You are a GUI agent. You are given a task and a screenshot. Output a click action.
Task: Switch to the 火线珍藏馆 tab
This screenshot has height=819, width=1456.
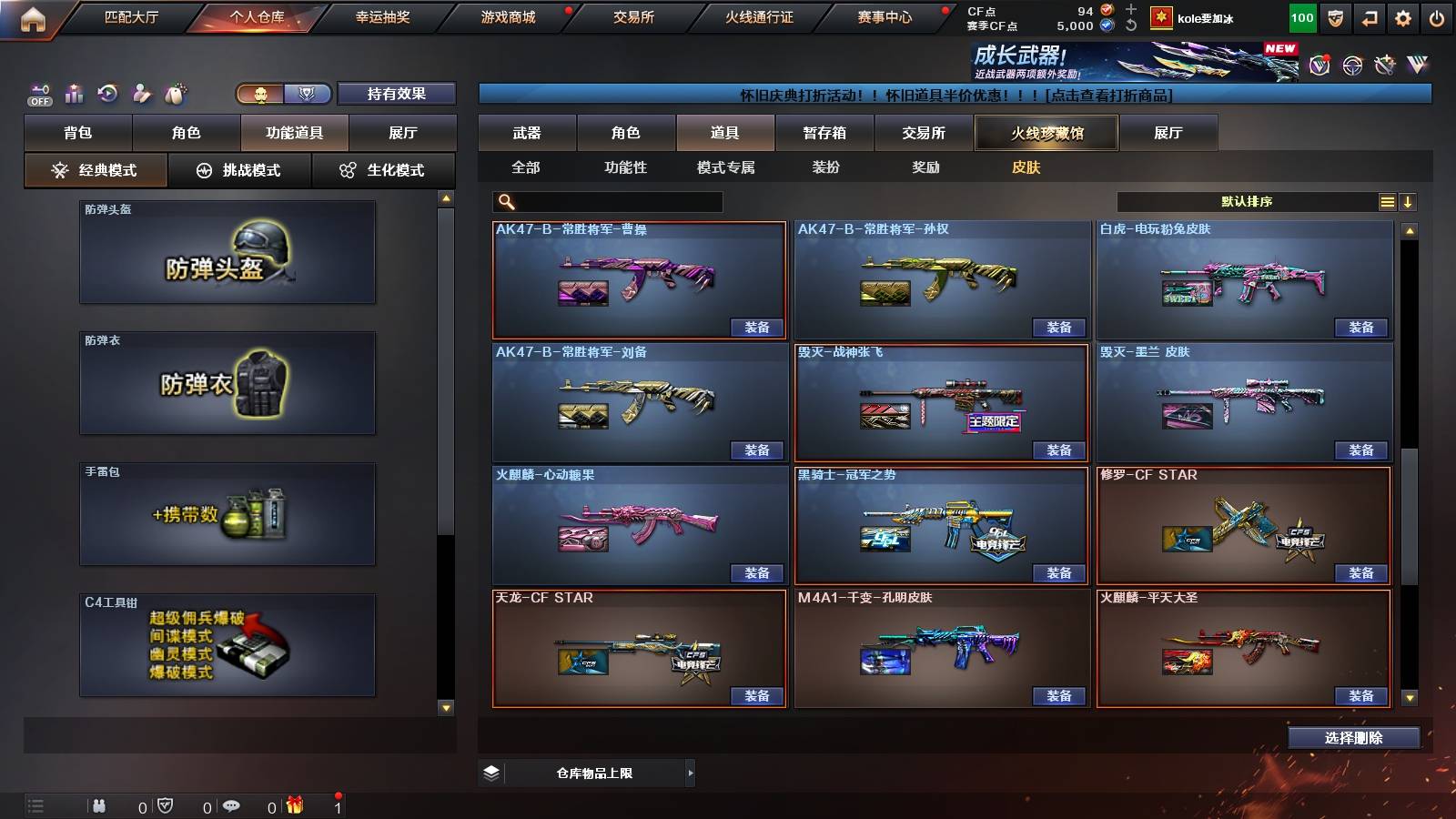(x=1045, y=132)
